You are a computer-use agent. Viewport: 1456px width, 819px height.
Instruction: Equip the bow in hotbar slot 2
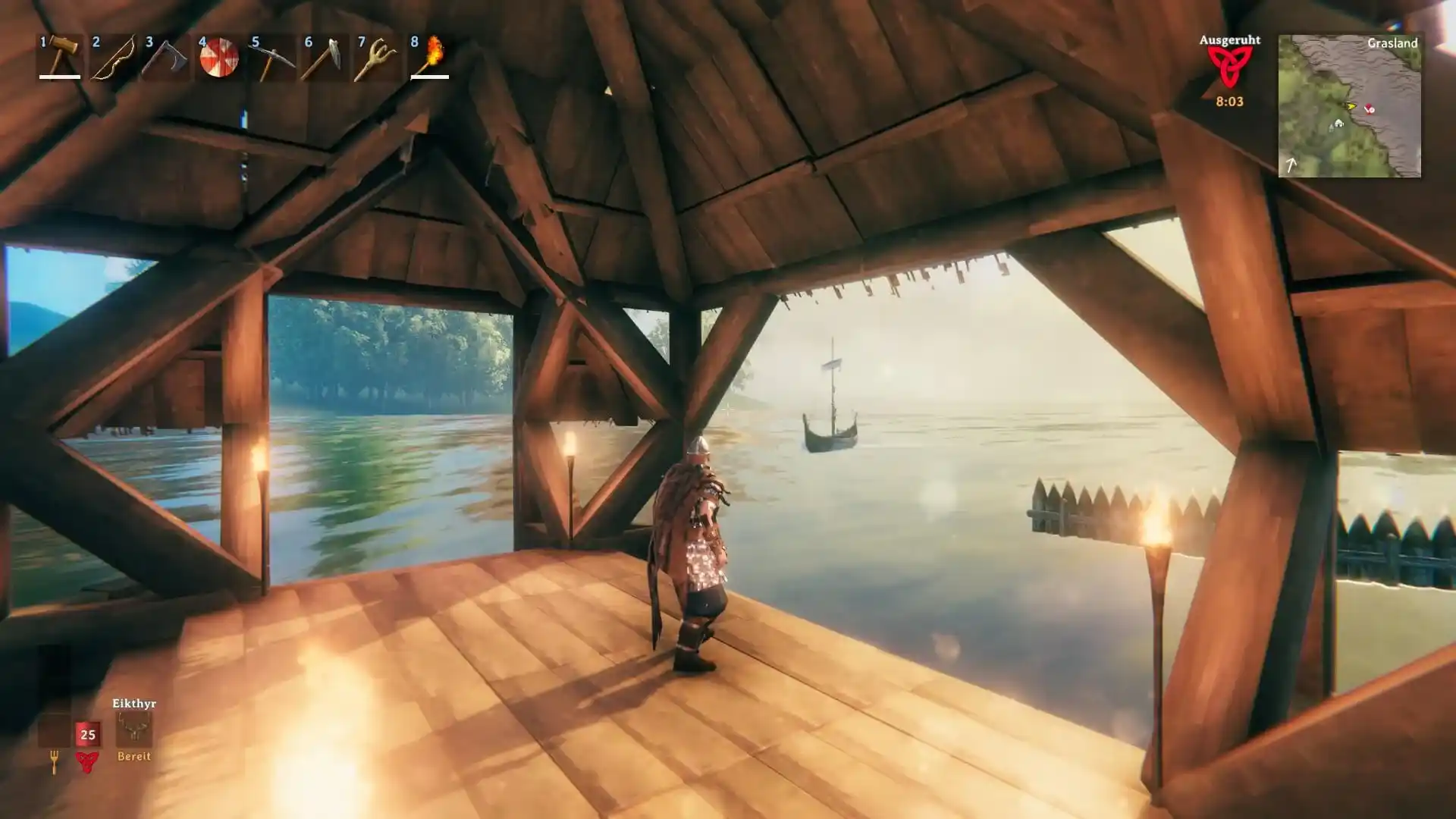click(x=112, y=57)
